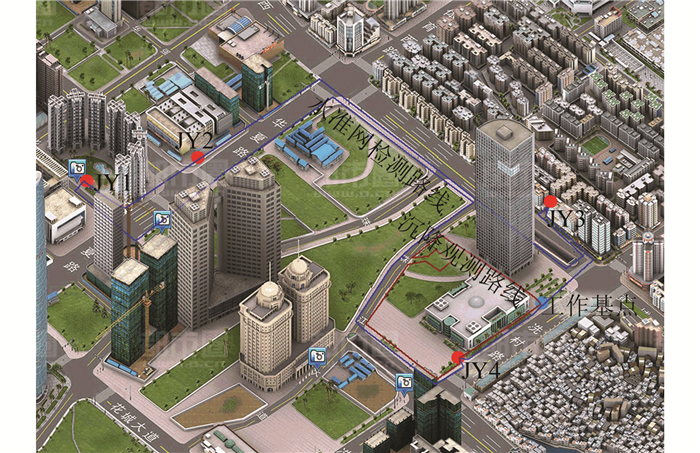Select the red JY1 map marker

tap(88, 182)
